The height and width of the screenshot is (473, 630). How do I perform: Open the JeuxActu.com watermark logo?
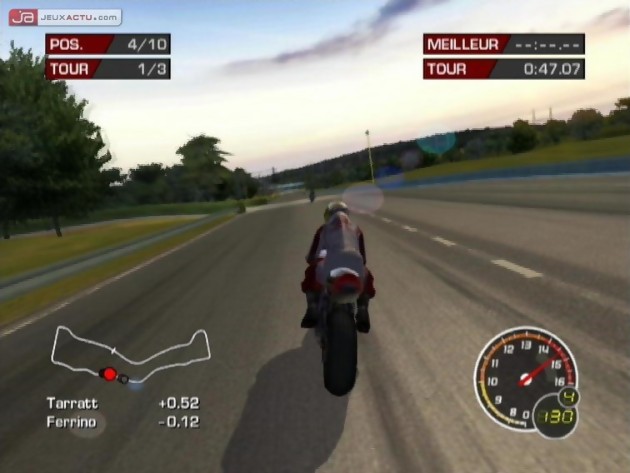coord(65,17)
